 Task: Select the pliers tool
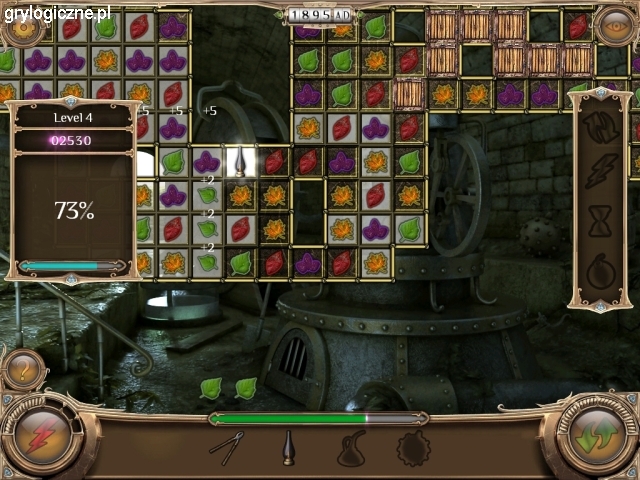coord(226,446)
